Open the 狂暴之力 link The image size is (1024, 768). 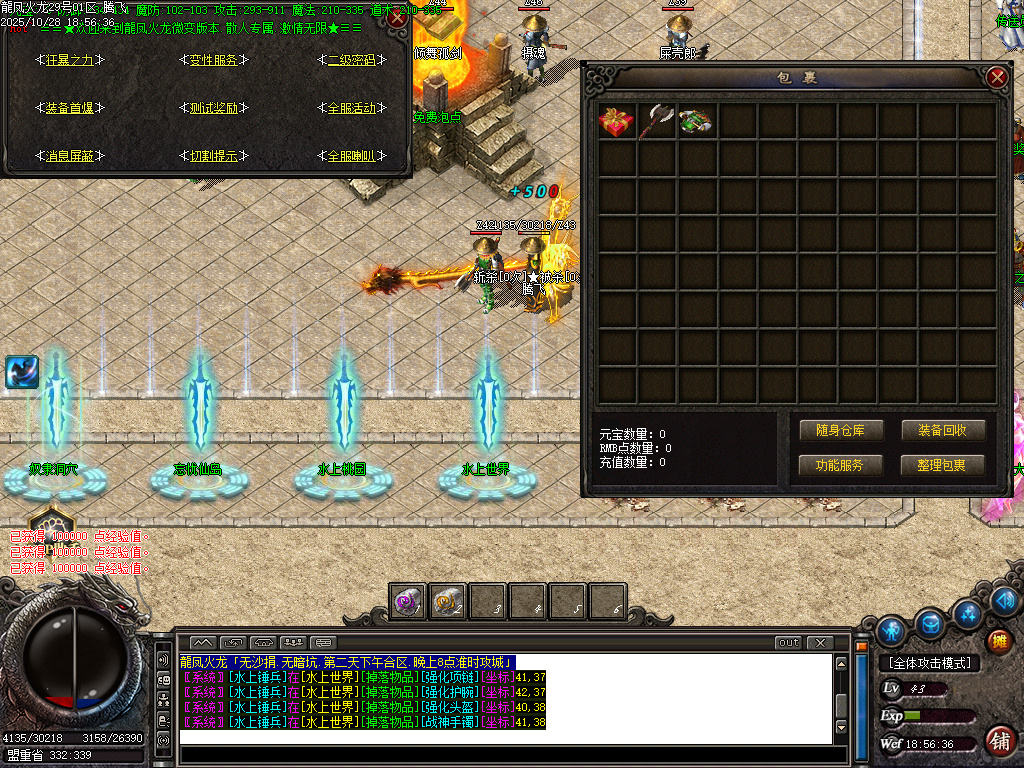pyautogui.click(x=70, y=60)
